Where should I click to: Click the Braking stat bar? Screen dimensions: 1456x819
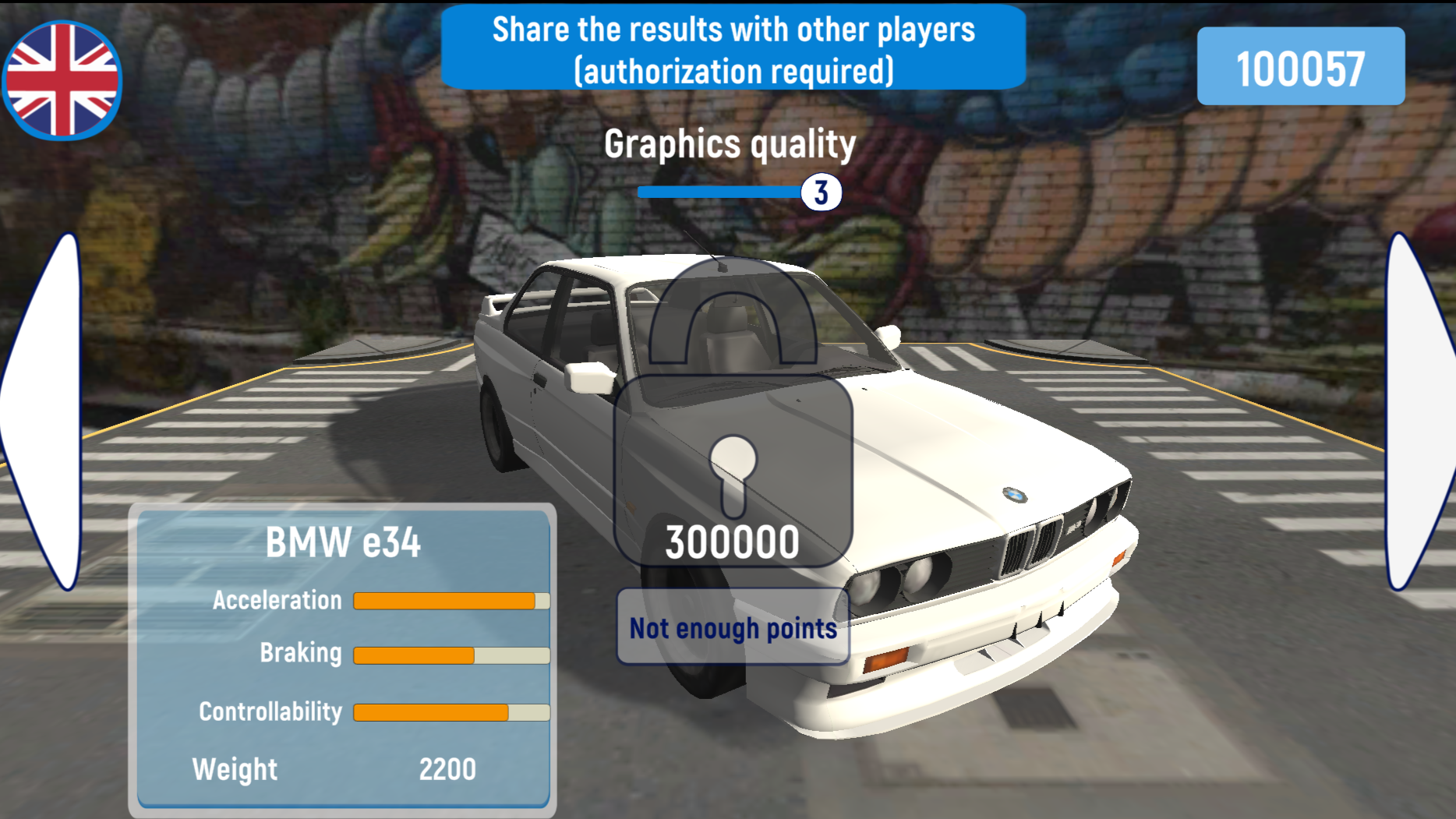point(451,655)
